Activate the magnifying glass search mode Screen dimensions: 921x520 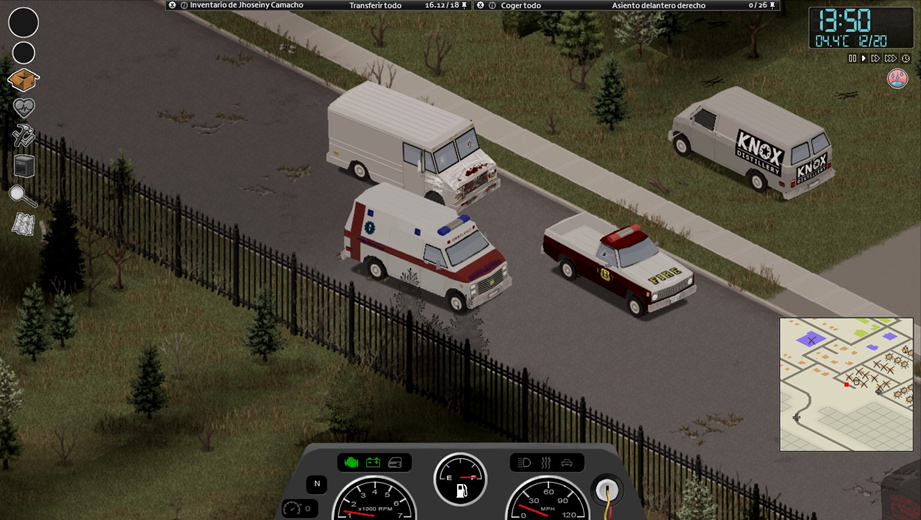23,195
